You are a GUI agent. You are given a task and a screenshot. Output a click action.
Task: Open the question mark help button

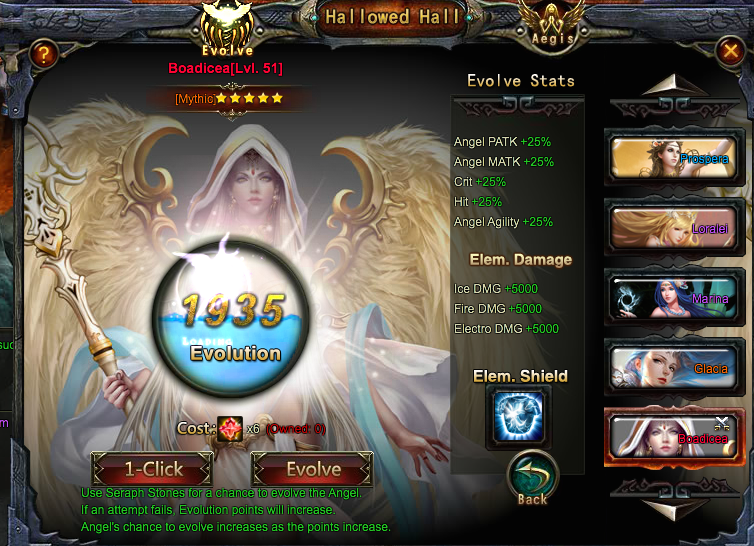[42, 56]
